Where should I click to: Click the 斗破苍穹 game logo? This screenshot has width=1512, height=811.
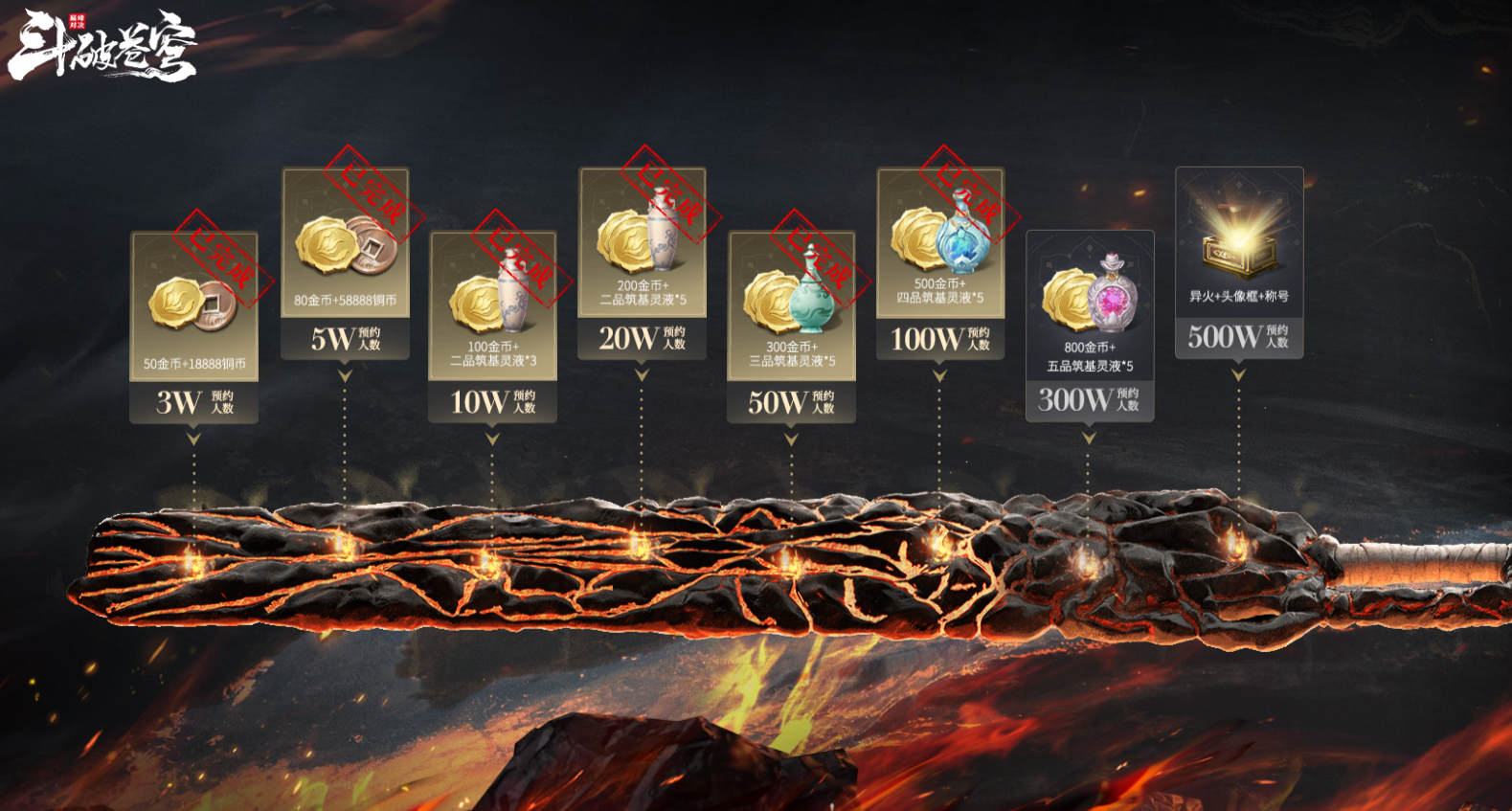coord(102,45)
